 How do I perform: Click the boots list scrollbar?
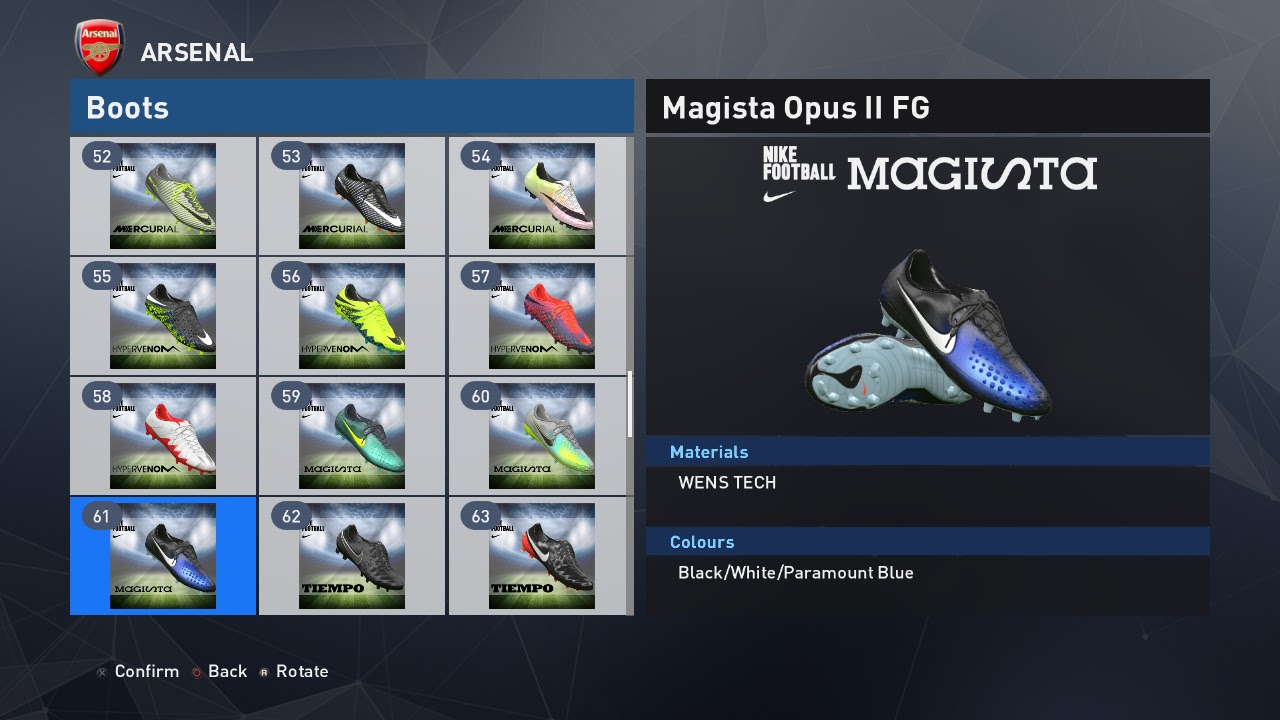point(630,404)
